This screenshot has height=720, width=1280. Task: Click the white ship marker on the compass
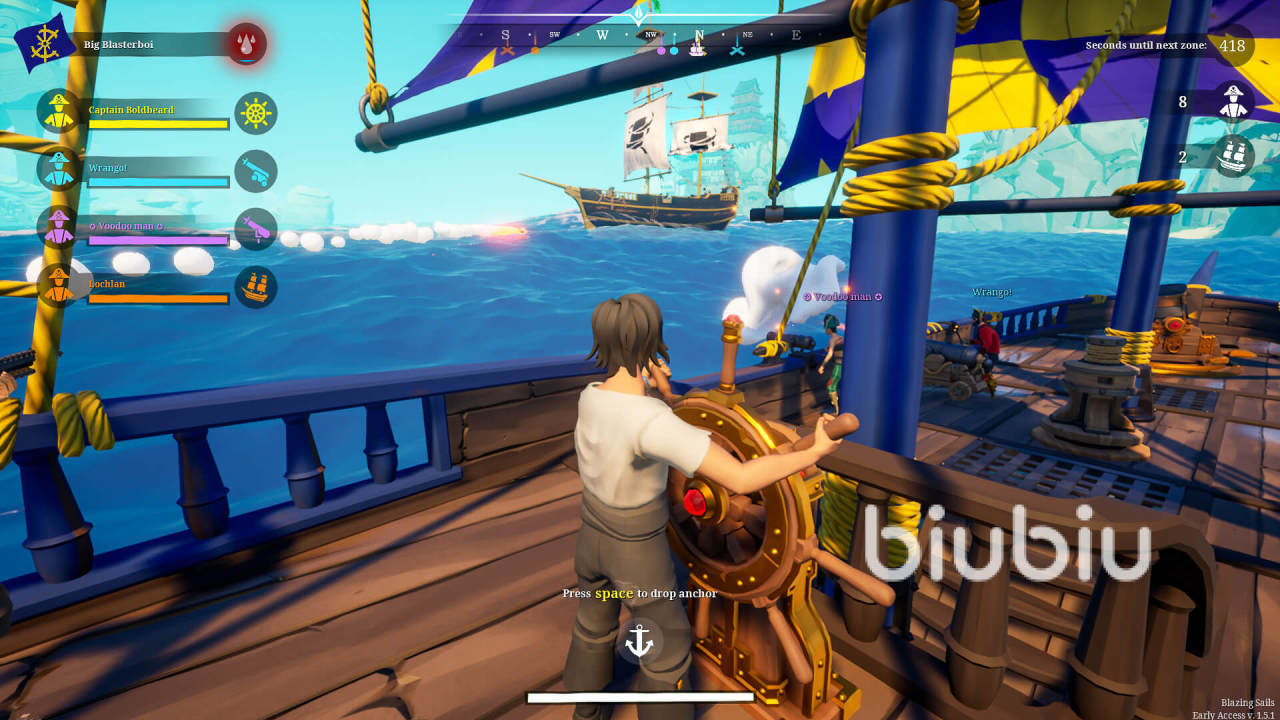pos(697,49)
